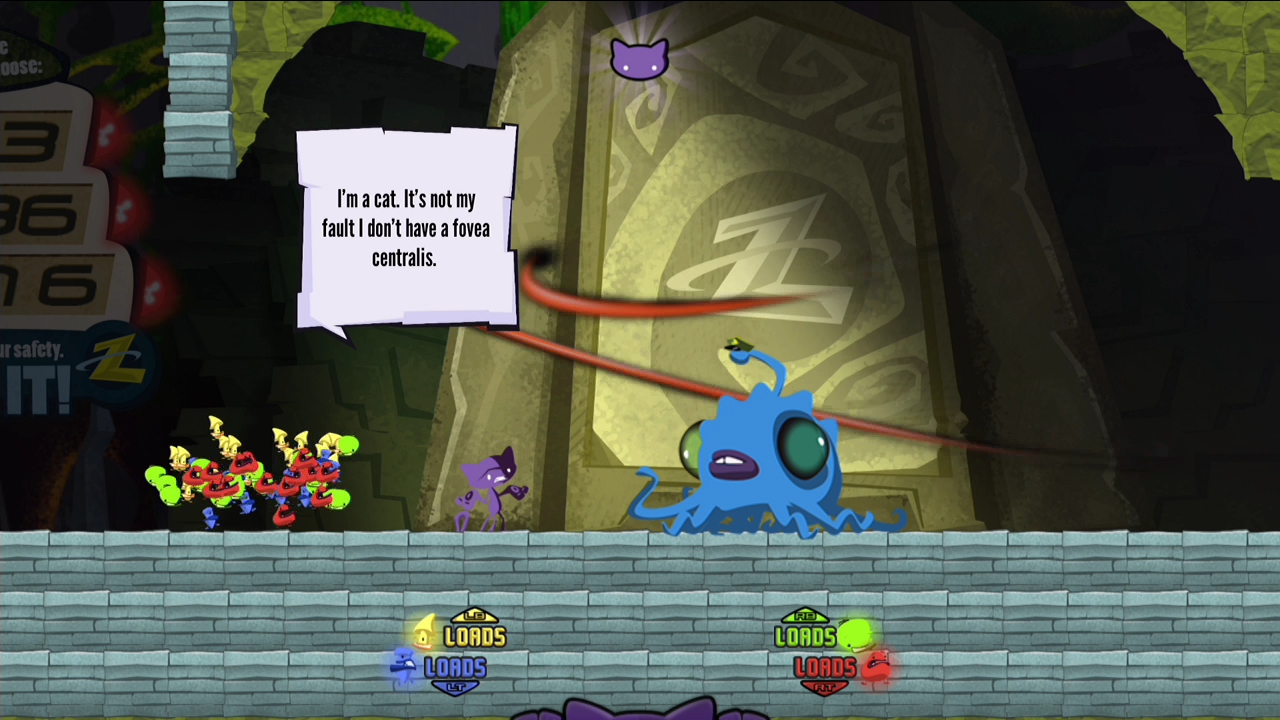Viewport: 1280px width, 720px height.
Task: Select the yellow quark Loads icon
Action: tap(426, 633)
